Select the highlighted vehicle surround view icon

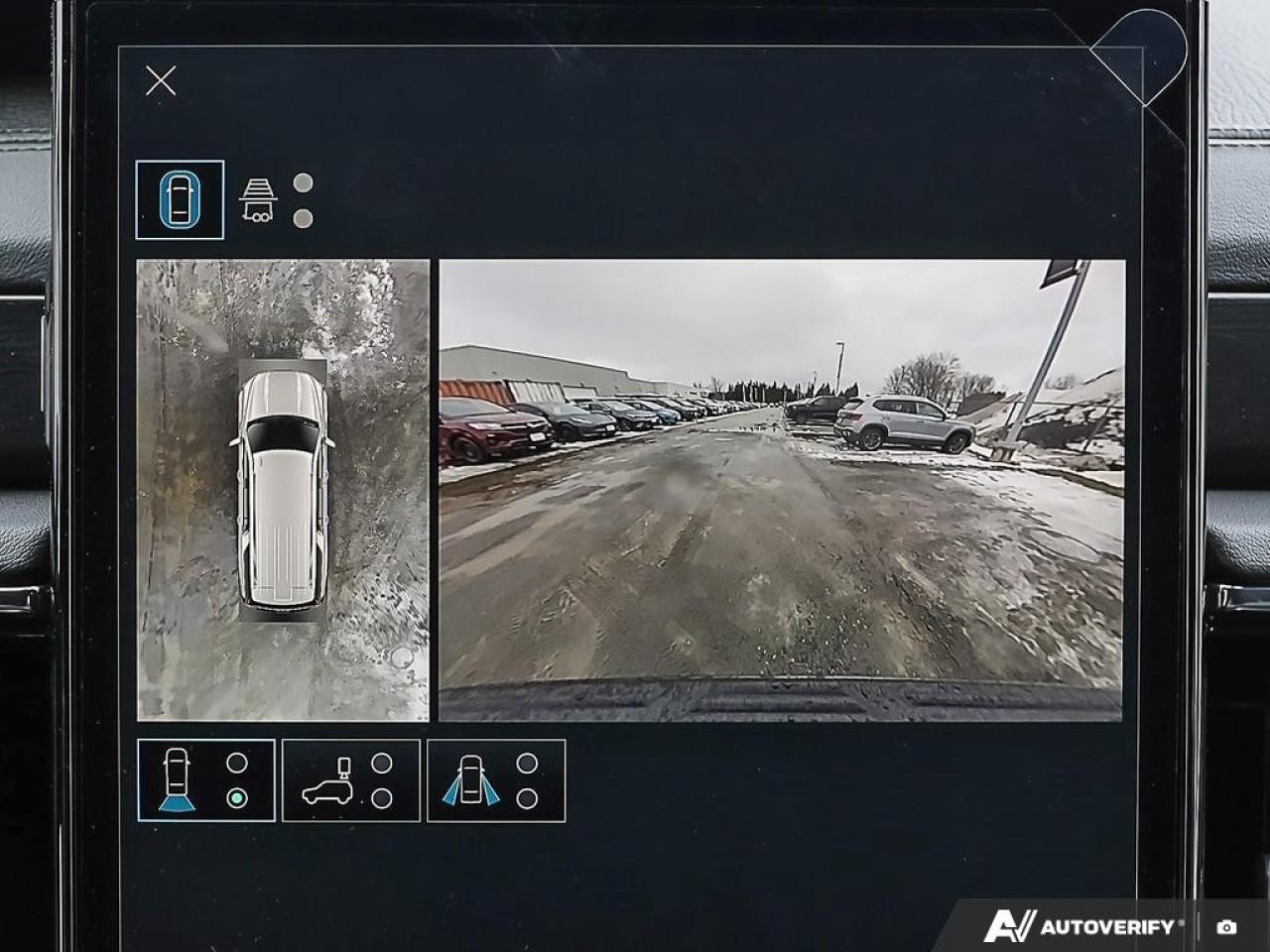(x=180, y=200)
